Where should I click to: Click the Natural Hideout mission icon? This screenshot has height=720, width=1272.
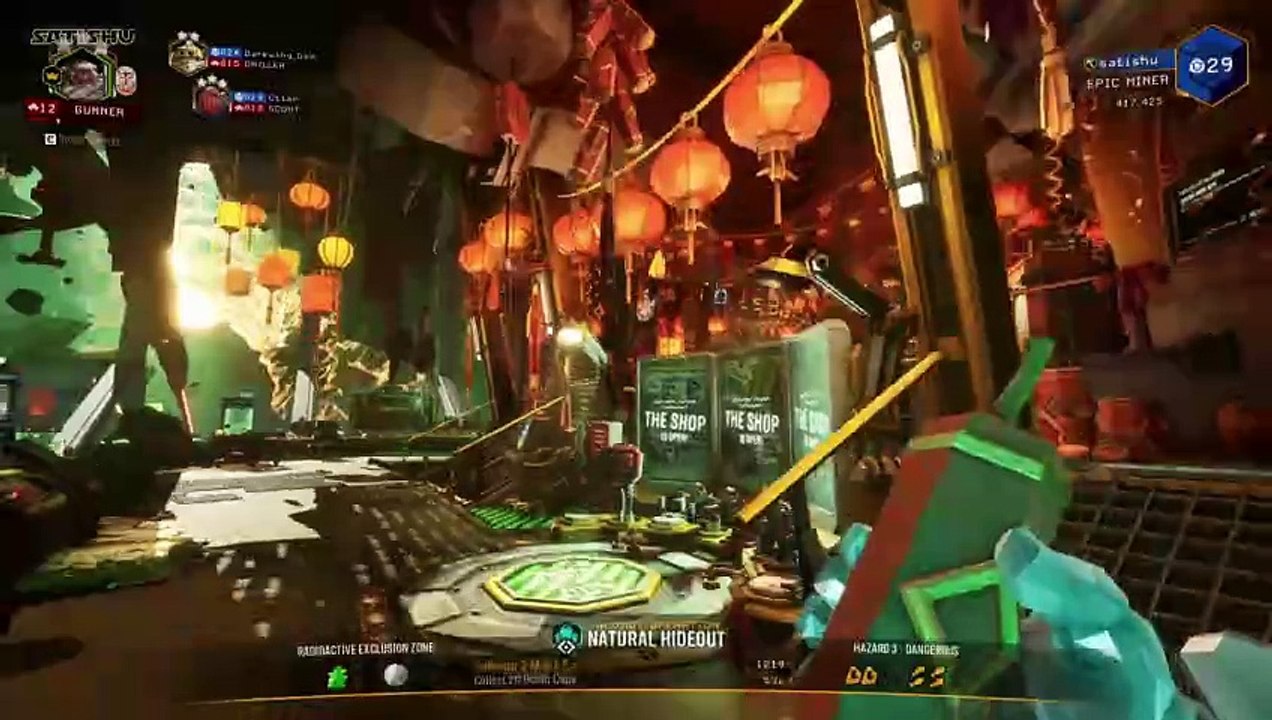point(567,637)
